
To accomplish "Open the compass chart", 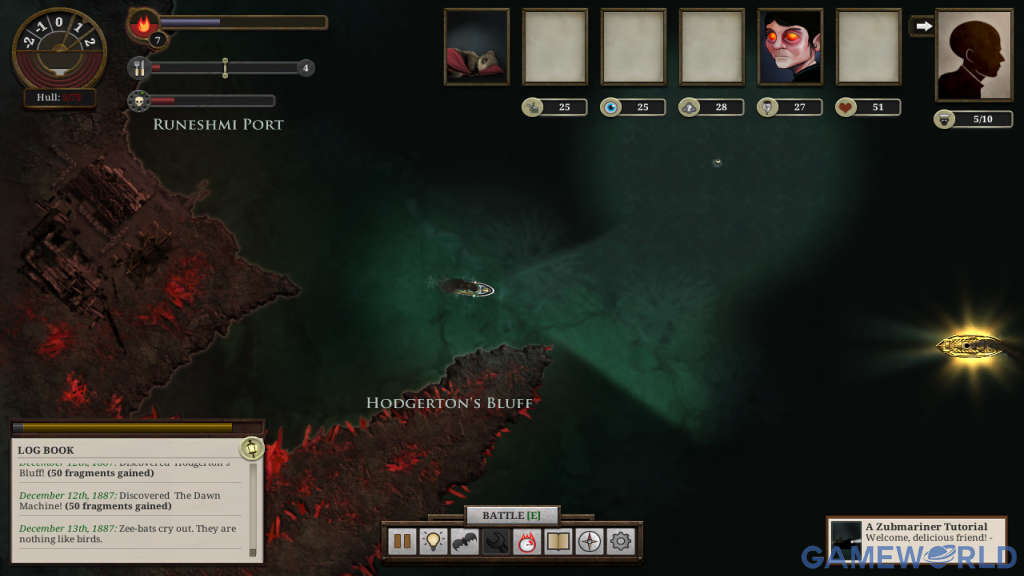I will point(589,541).
